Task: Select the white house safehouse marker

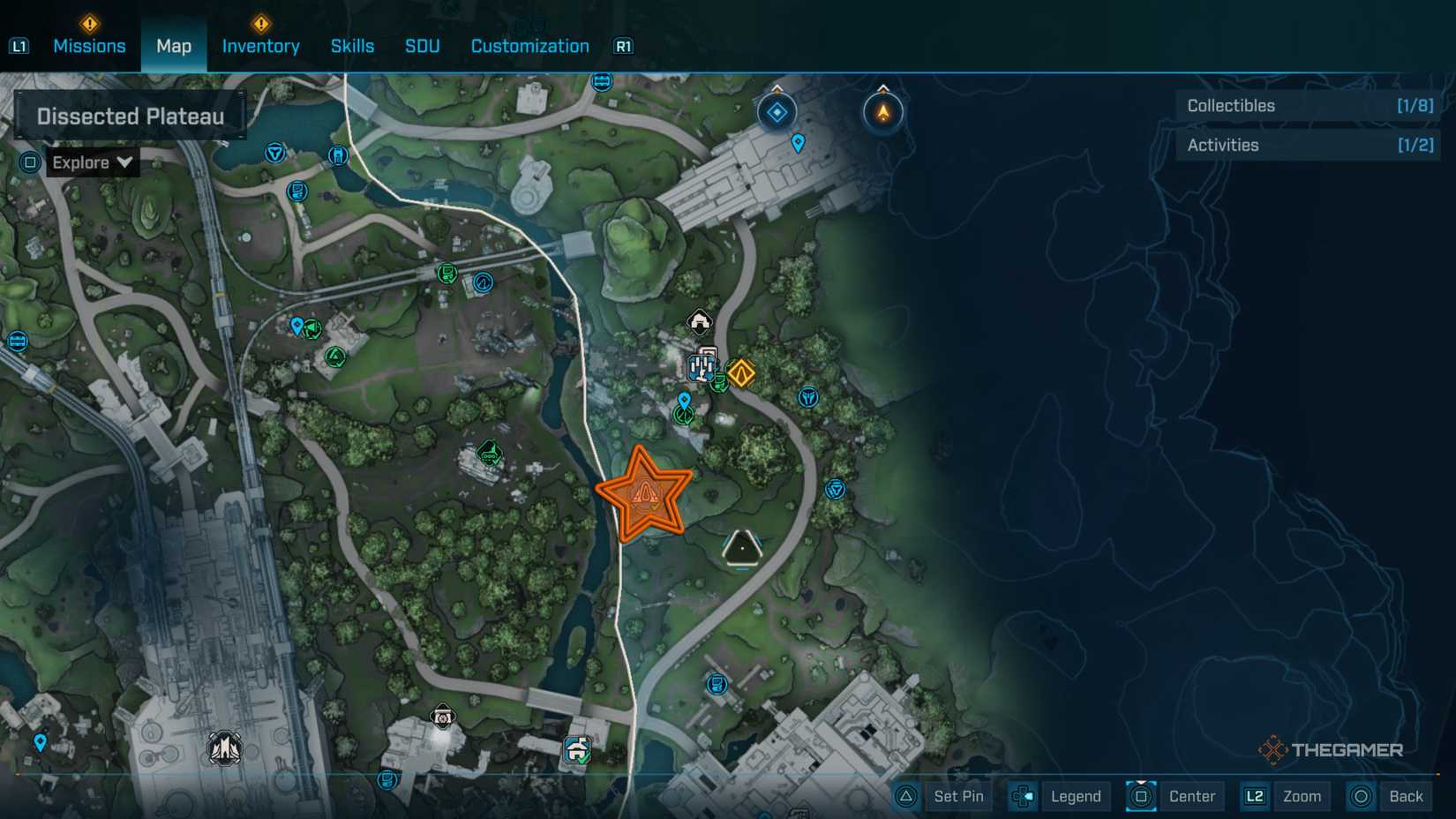Action: click(x=700, y=322)
